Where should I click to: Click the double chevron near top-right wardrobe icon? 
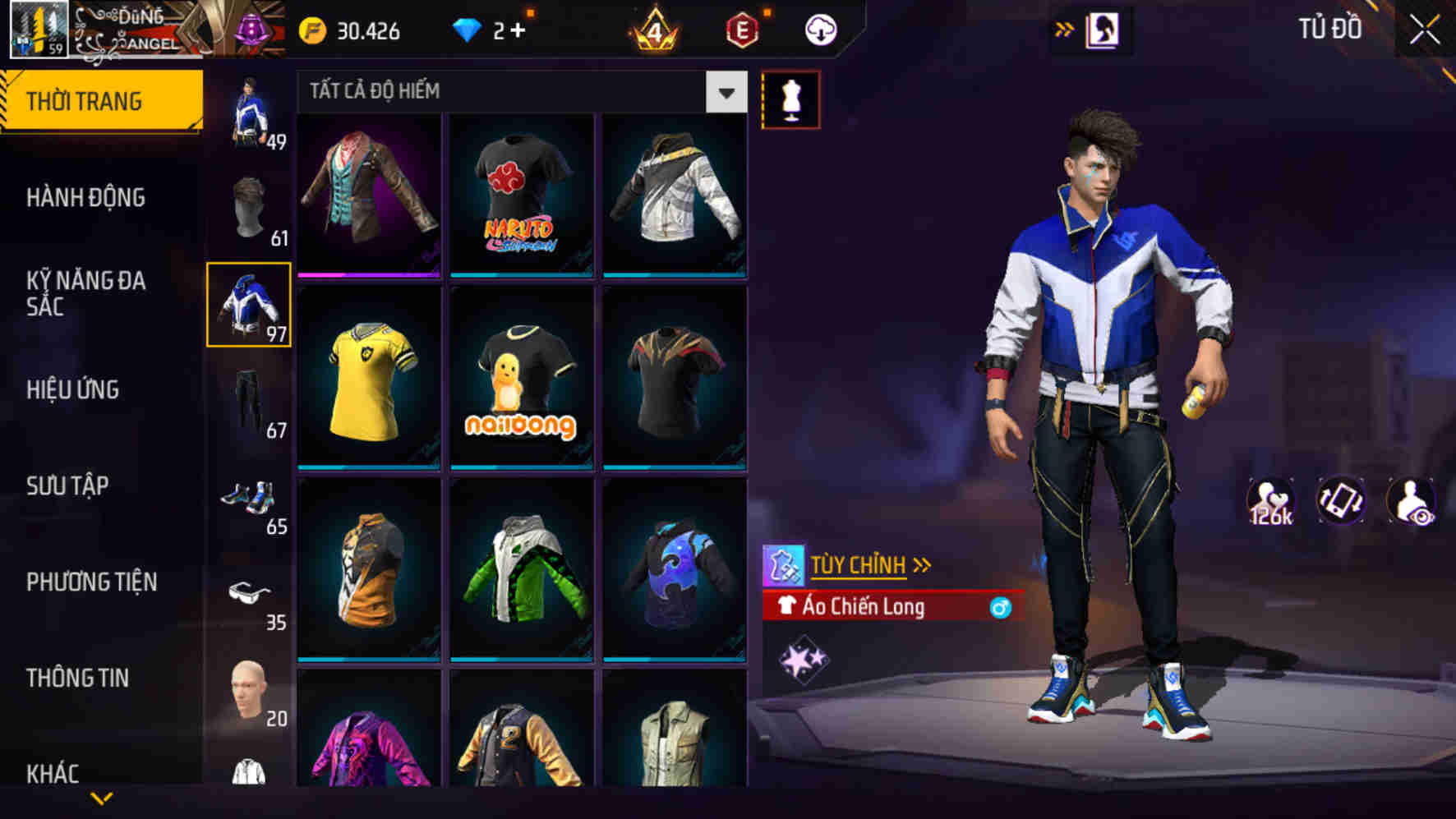coord(1066,27)
